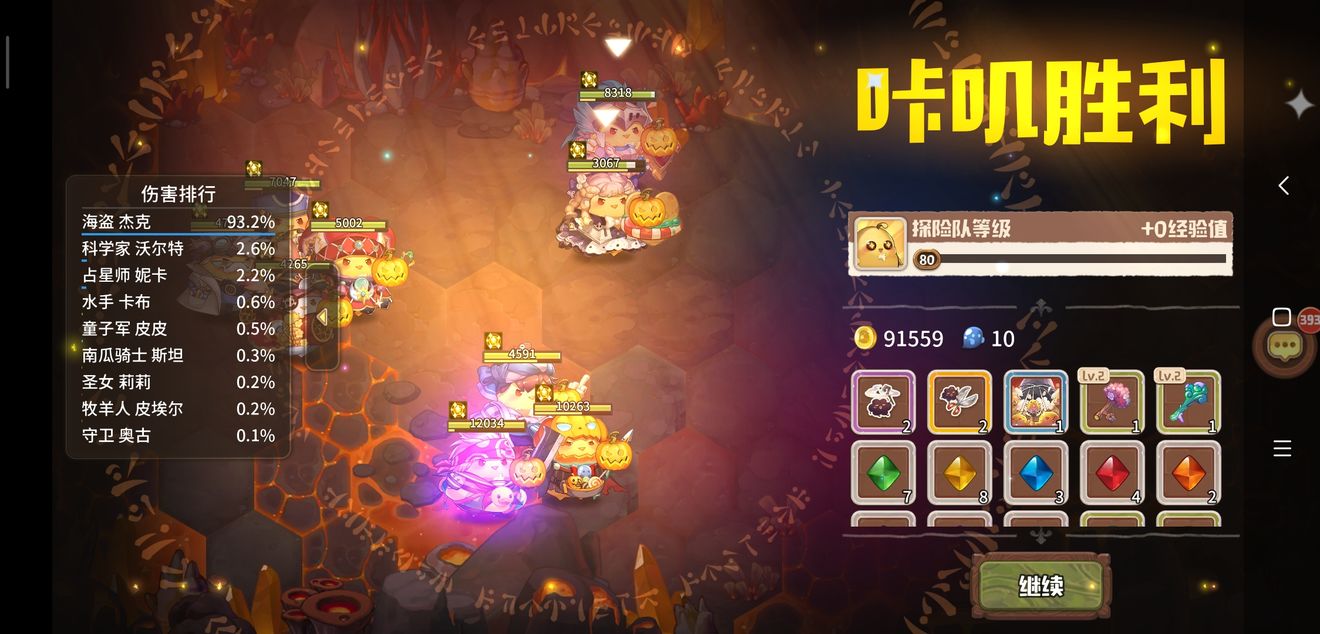
Task: Select the yellow gem reward slot
Action: click(x=959, y=472)
